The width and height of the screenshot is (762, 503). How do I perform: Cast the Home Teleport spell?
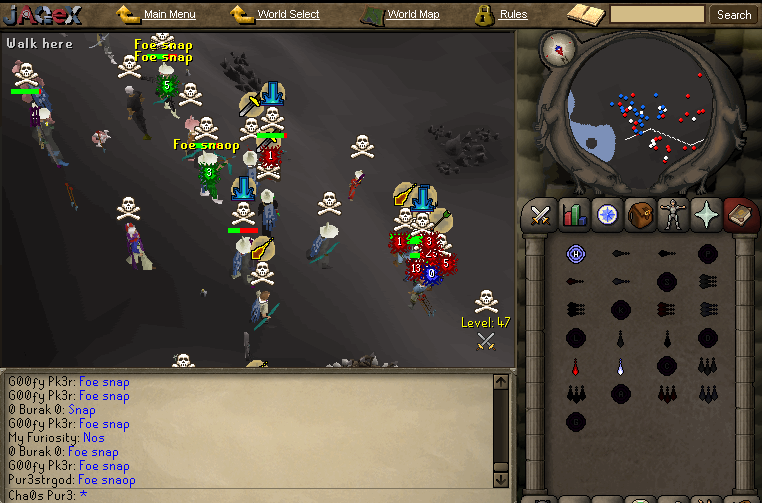[576, 254]
